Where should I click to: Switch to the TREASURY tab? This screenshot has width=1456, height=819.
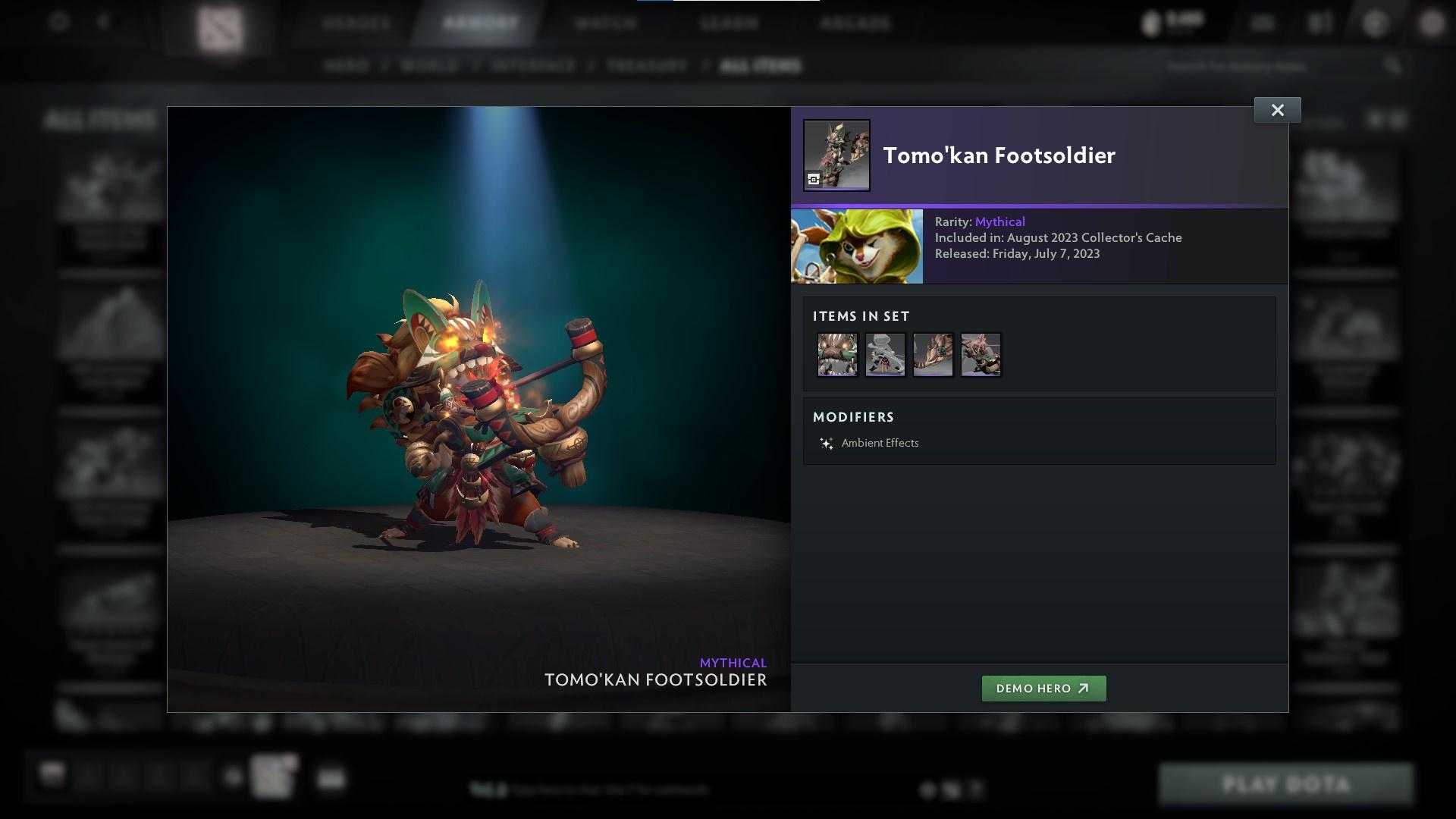(645, 66)
